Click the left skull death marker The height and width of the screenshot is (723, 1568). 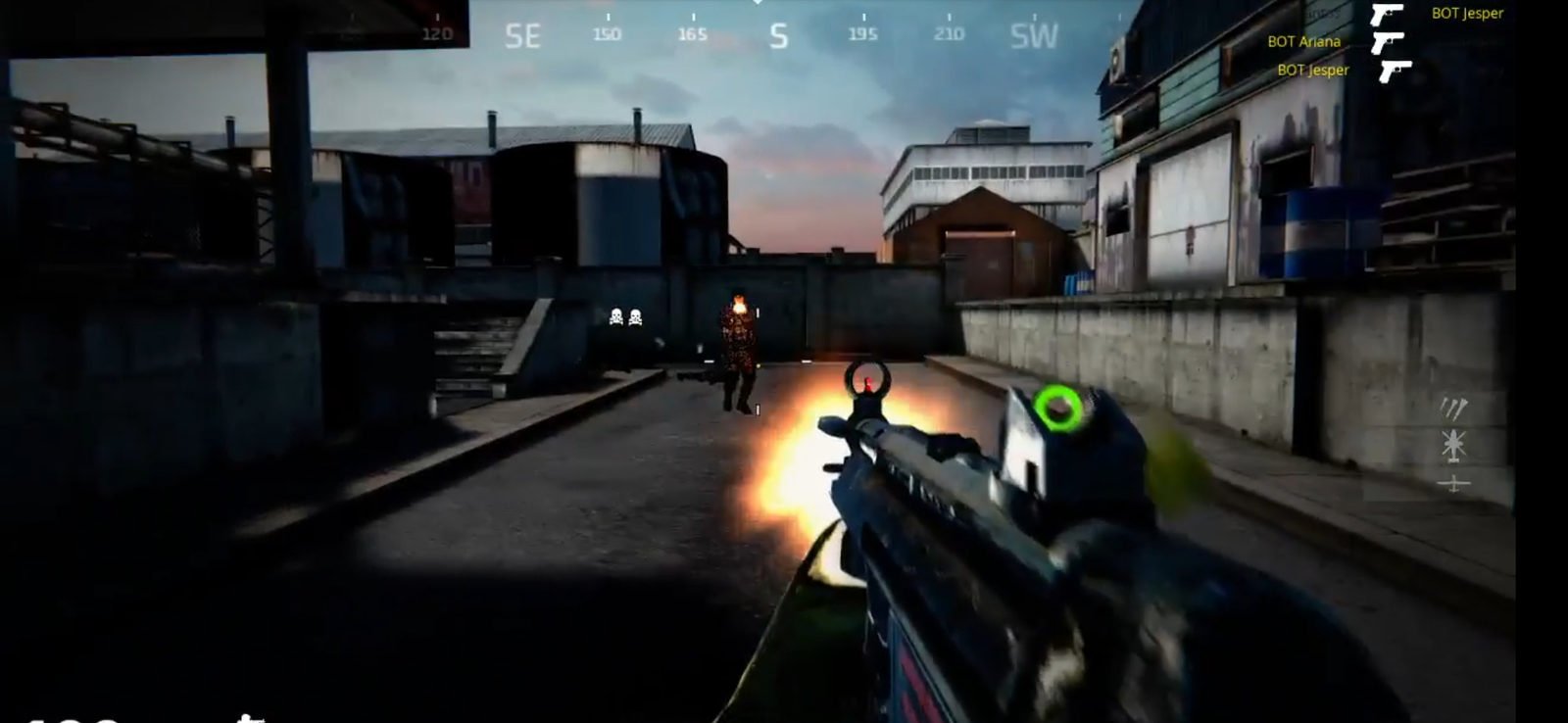pyautogui.click(x=614, y=314)
